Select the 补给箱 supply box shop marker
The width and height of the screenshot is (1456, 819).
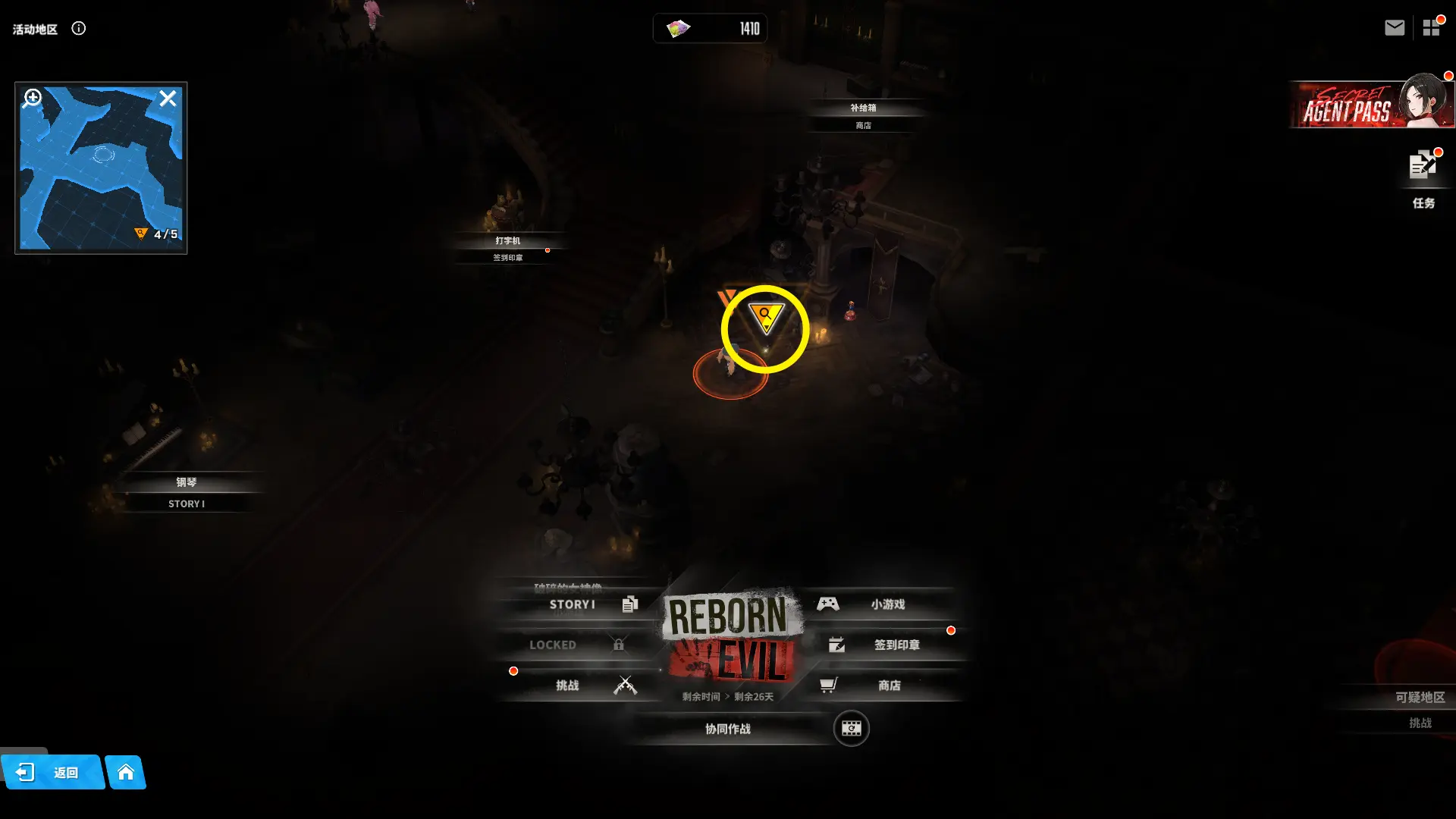(863, 116)
